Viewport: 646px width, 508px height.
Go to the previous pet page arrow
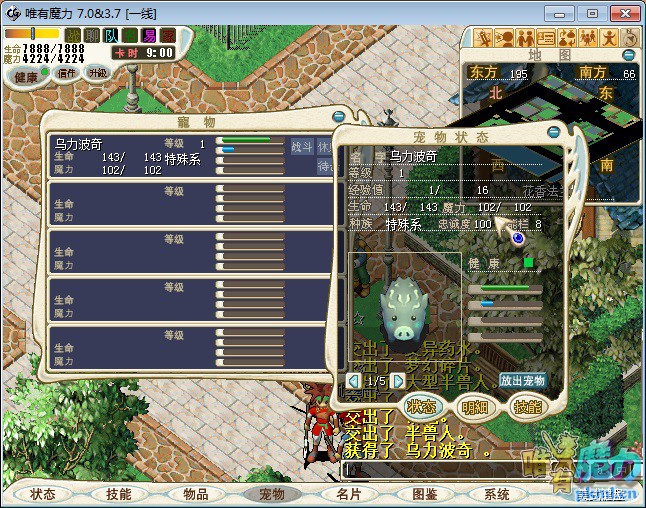click(353, 381)
